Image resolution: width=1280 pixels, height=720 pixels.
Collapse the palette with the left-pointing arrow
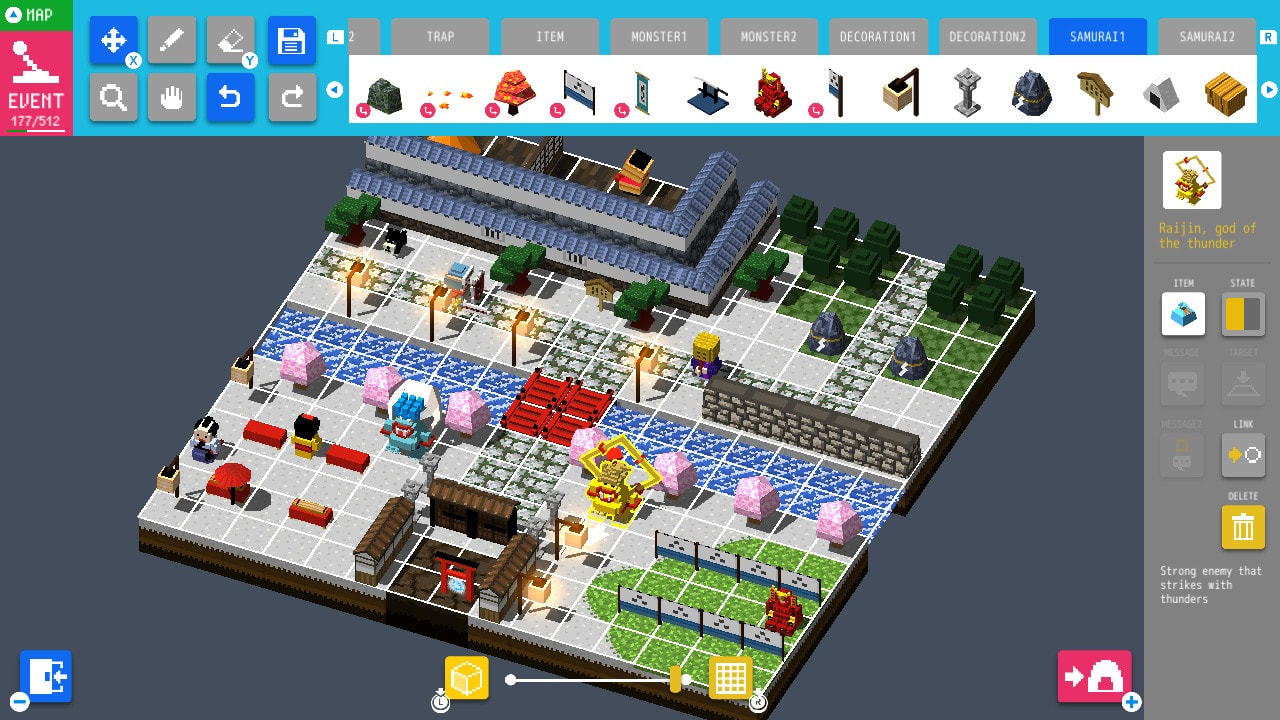[x=335, y=89]
